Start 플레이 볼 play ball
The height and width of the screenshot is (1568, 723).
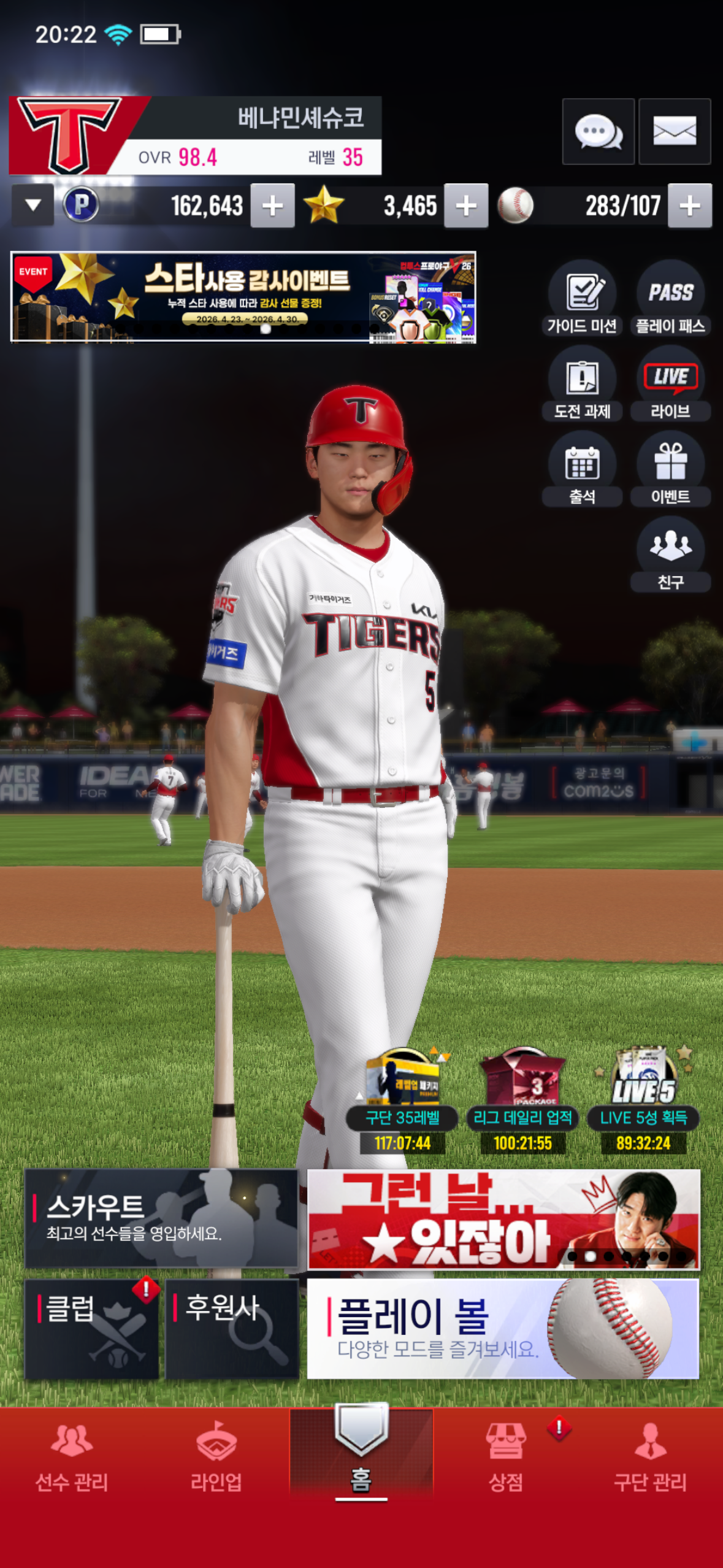(x=503, y=1329)
